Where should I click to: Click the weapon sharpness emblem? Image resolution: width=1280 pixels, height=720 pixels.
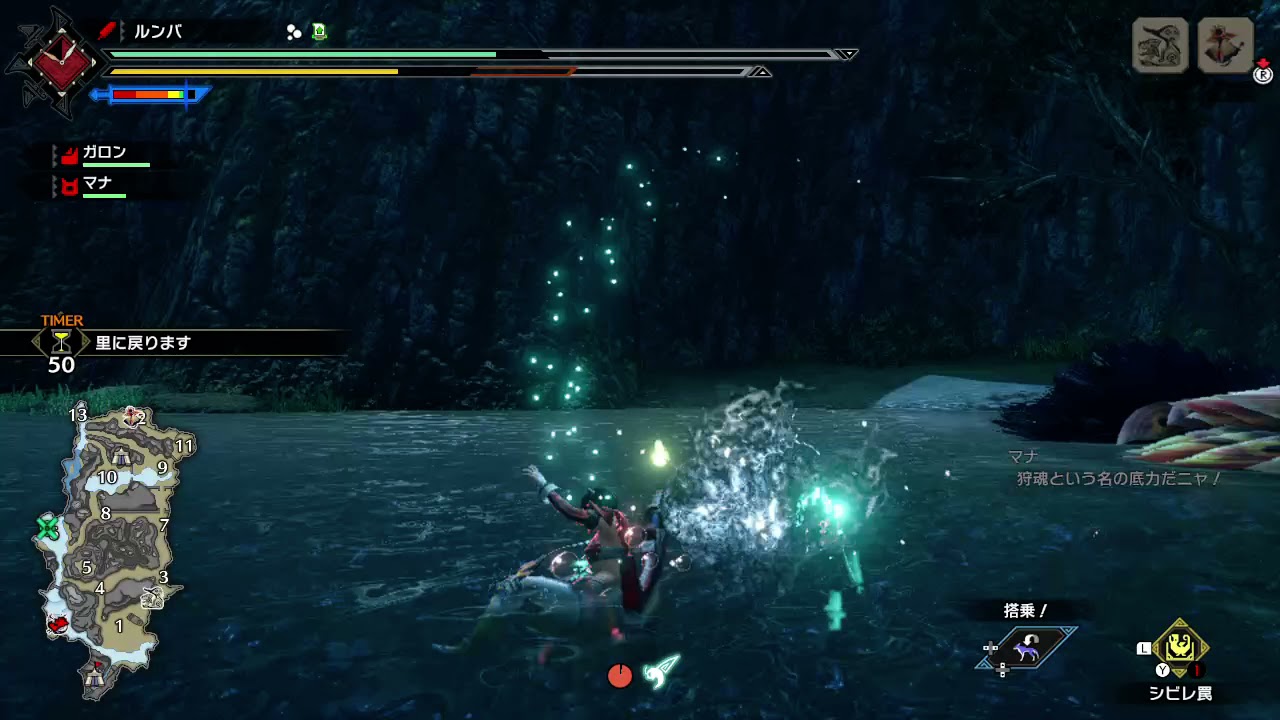pos(62,62)
